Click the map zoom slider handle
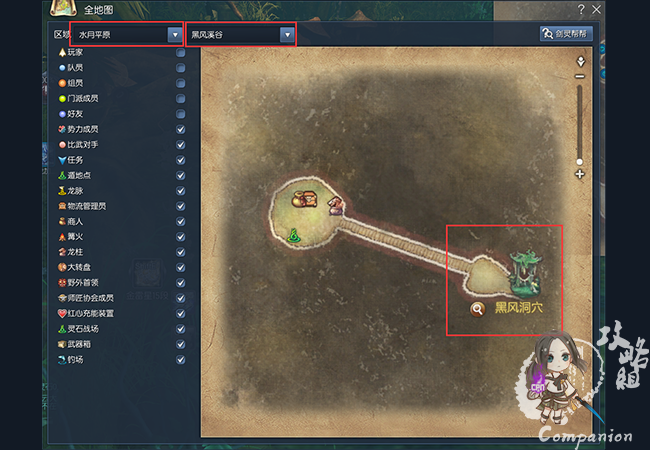Screen dimensions: 650x450 [x=580, y=161]
